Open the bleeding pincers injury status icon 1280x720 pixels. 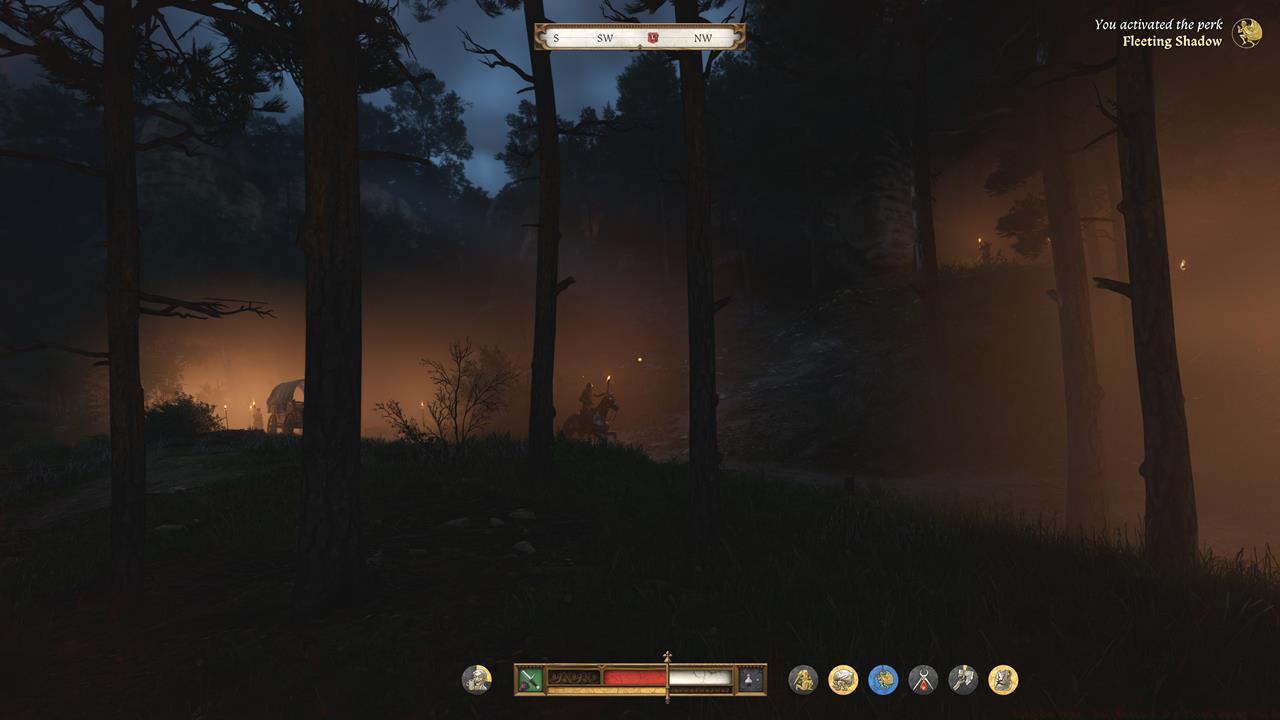[x=922, y=680]
